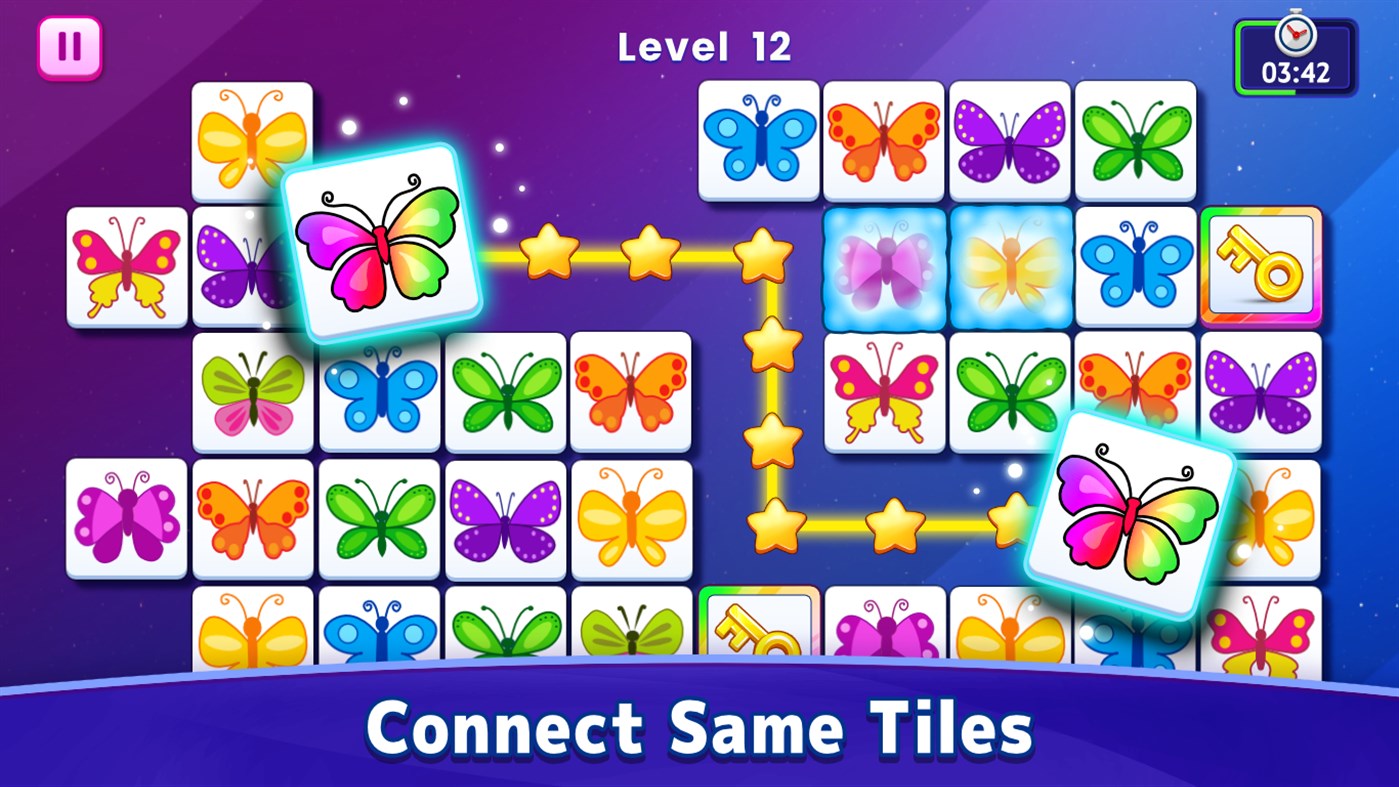Select the orange butterfly beside the blue one
Image resolution: width=1399 pixels, height=787 pixels.
pos(883,138)
